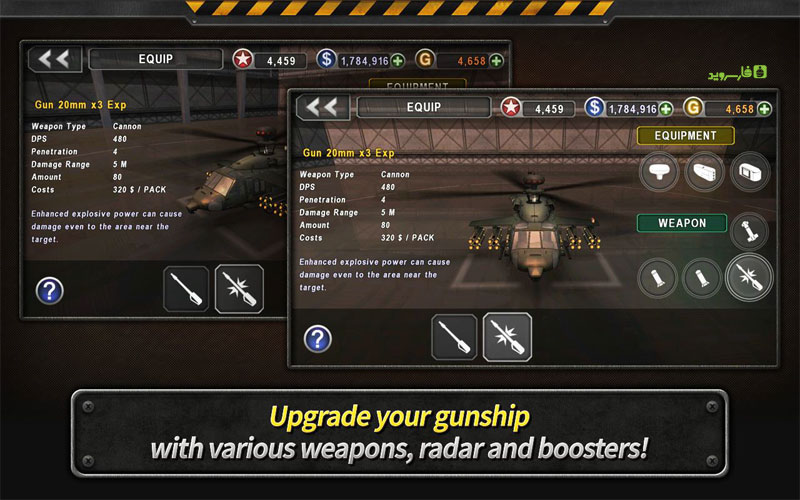Image resolution: width=800 pixels, height=500 pixels.
Task: Show help in the background window
Action: 49,291
